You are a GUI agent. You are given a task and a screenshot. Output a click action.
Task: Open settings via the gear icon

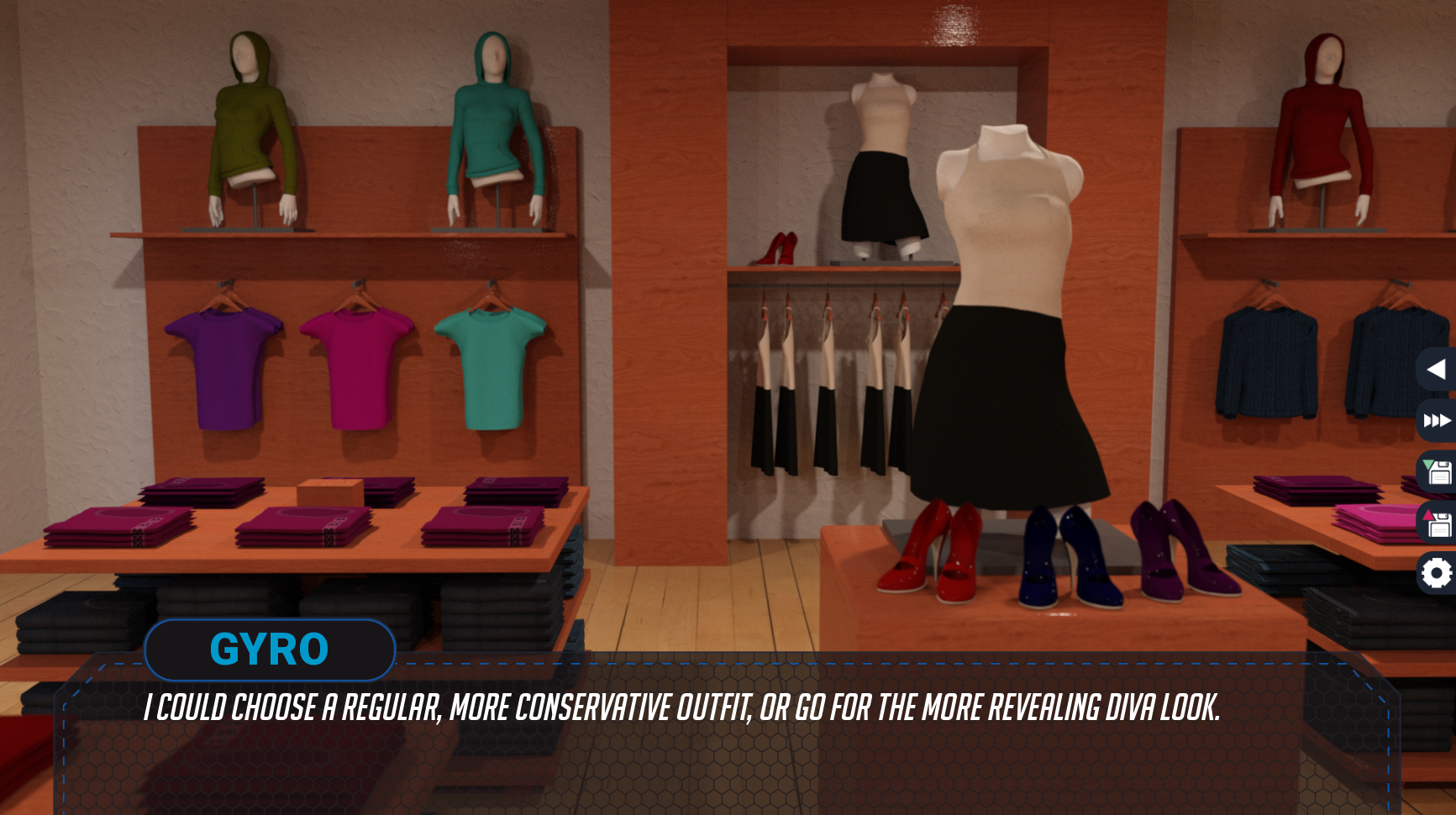(x=1437, y=574)
